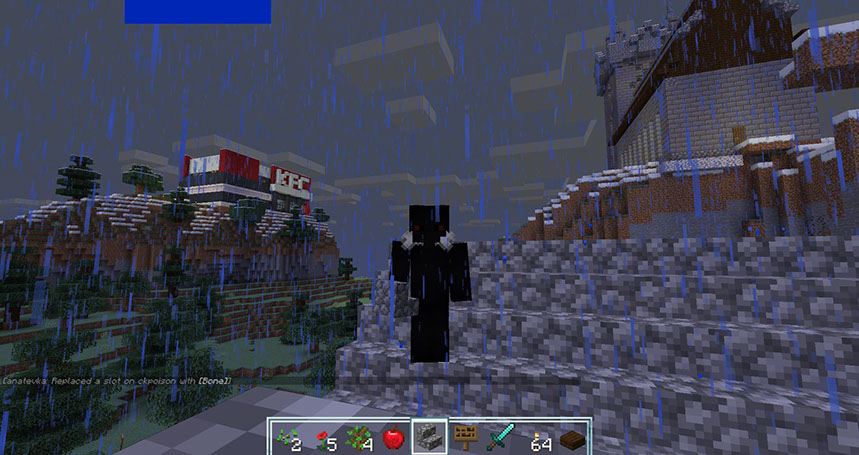
Task: Select the green seeds hotbar slot
Action: click(287, 437)
